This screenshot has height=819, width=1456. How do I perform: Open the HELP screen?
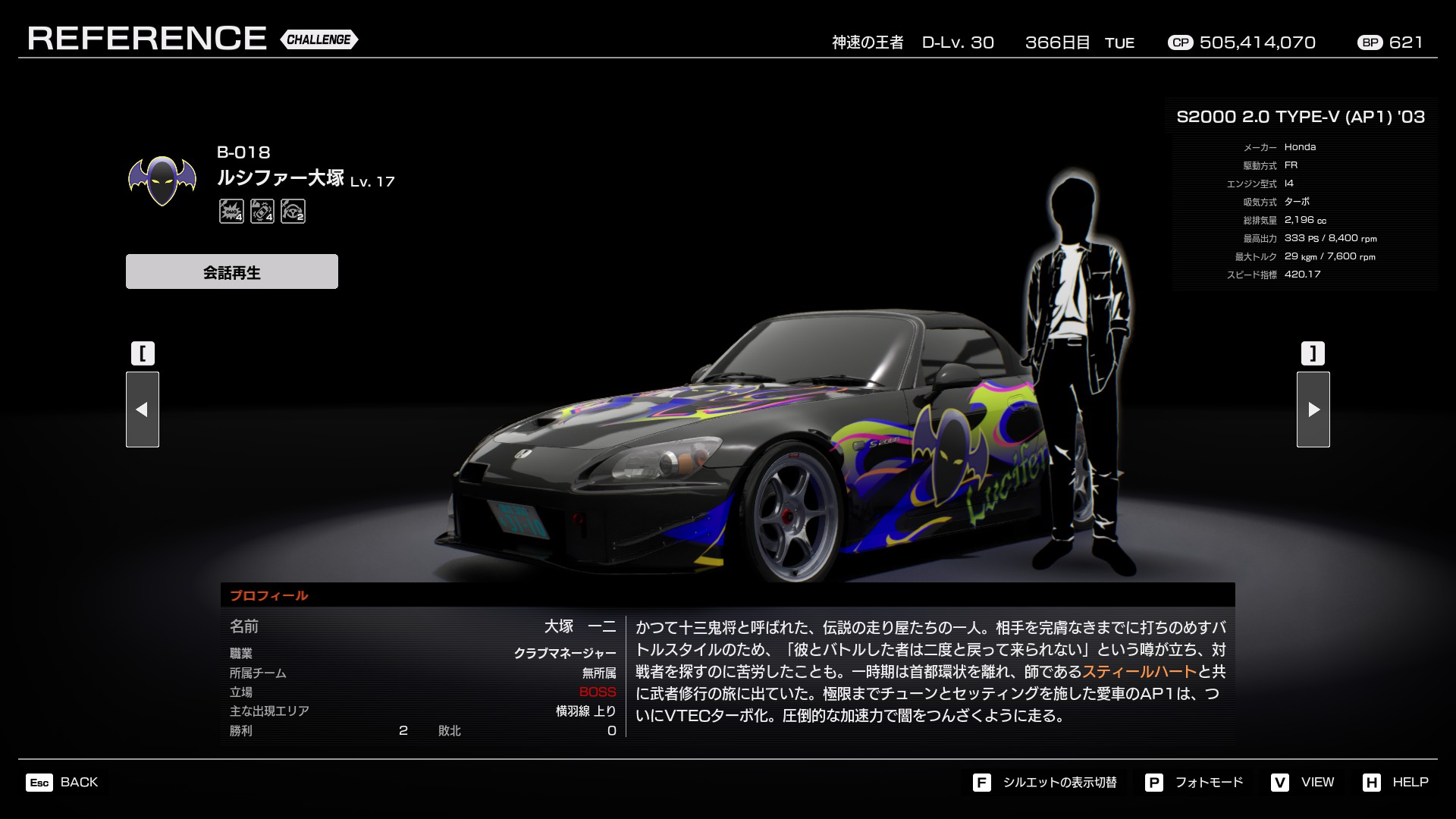pos(1395,782)
